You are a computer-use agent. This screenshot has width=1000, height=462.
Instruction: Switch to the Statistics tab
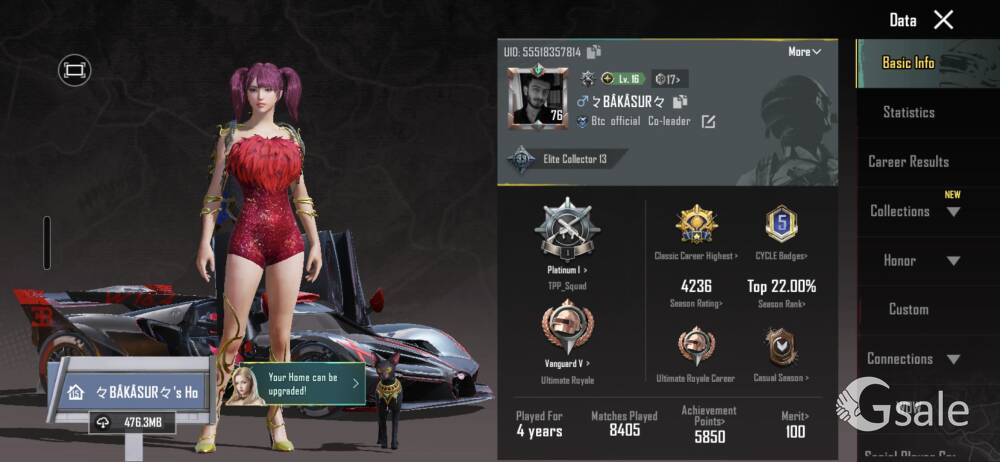tap(908, 112)
